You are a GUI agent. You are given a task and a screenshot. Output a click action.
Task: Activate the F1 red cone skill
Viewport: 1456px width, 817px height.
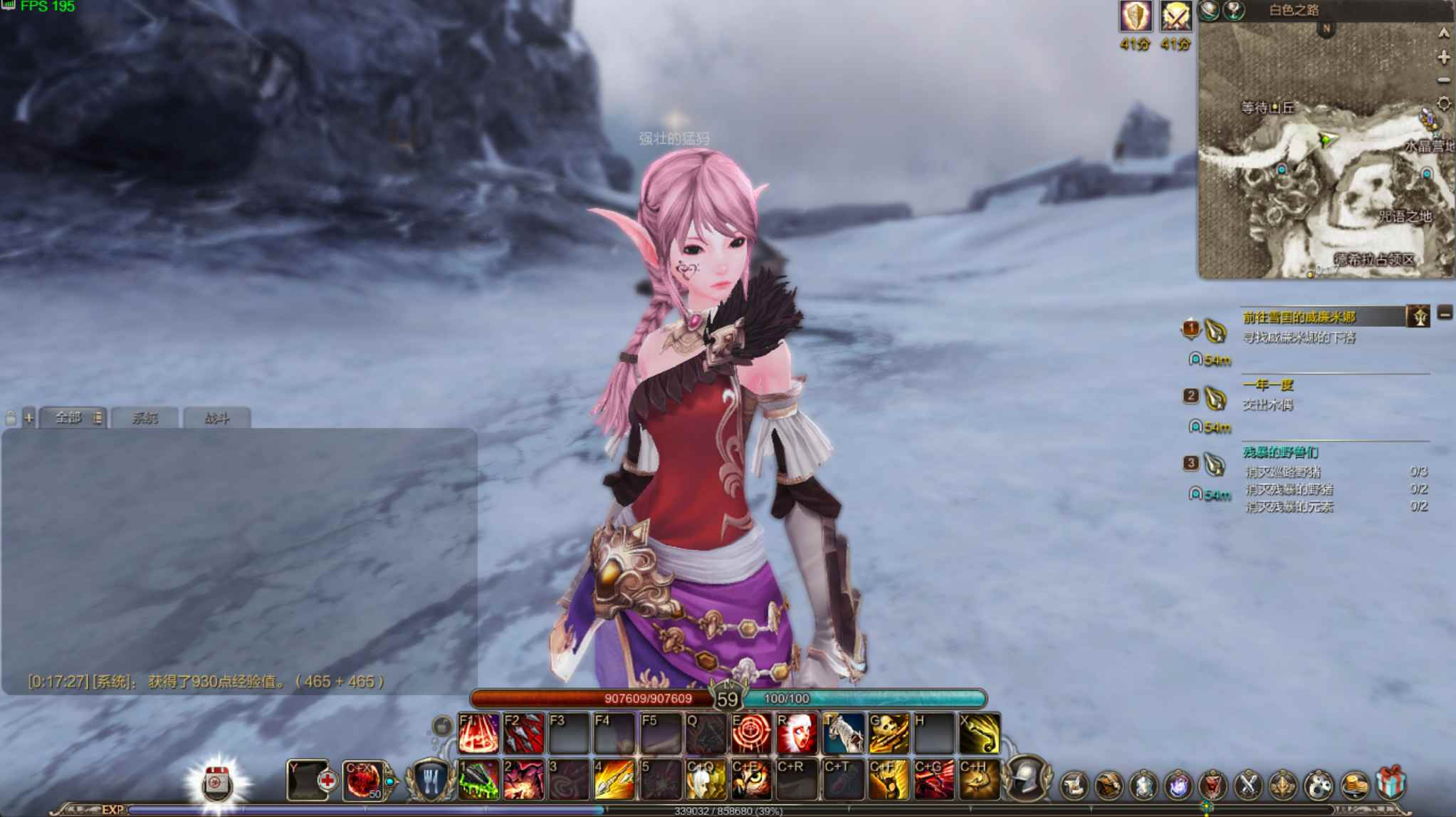(478, 733)
